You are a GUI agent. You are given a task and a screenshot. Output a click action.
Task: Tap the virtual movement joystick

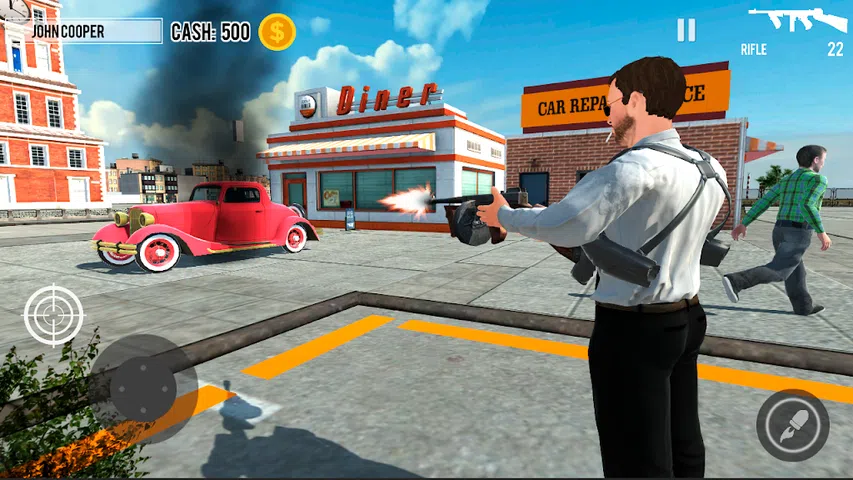[x=143, y=387]
